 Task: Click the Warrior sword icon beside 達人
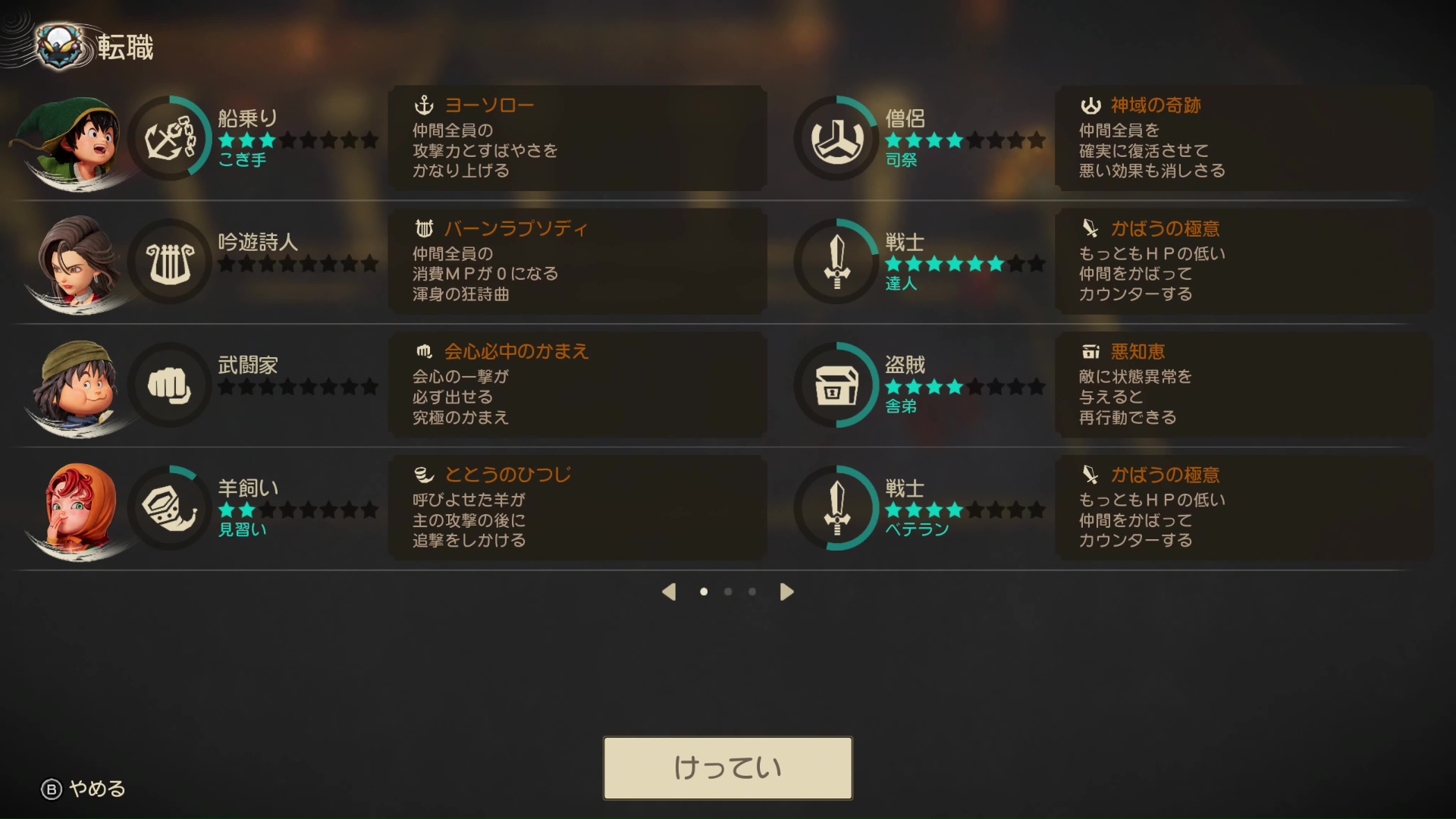[x=836, y=260]
